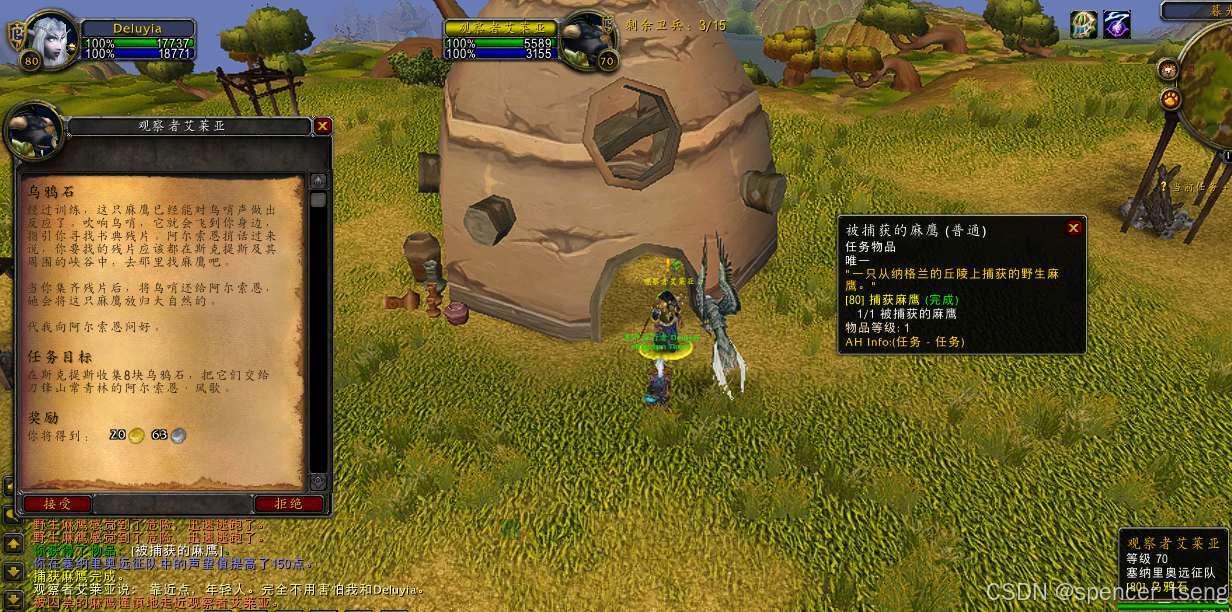Close the 观察者艾莱亚 quest window

(322, 126)
